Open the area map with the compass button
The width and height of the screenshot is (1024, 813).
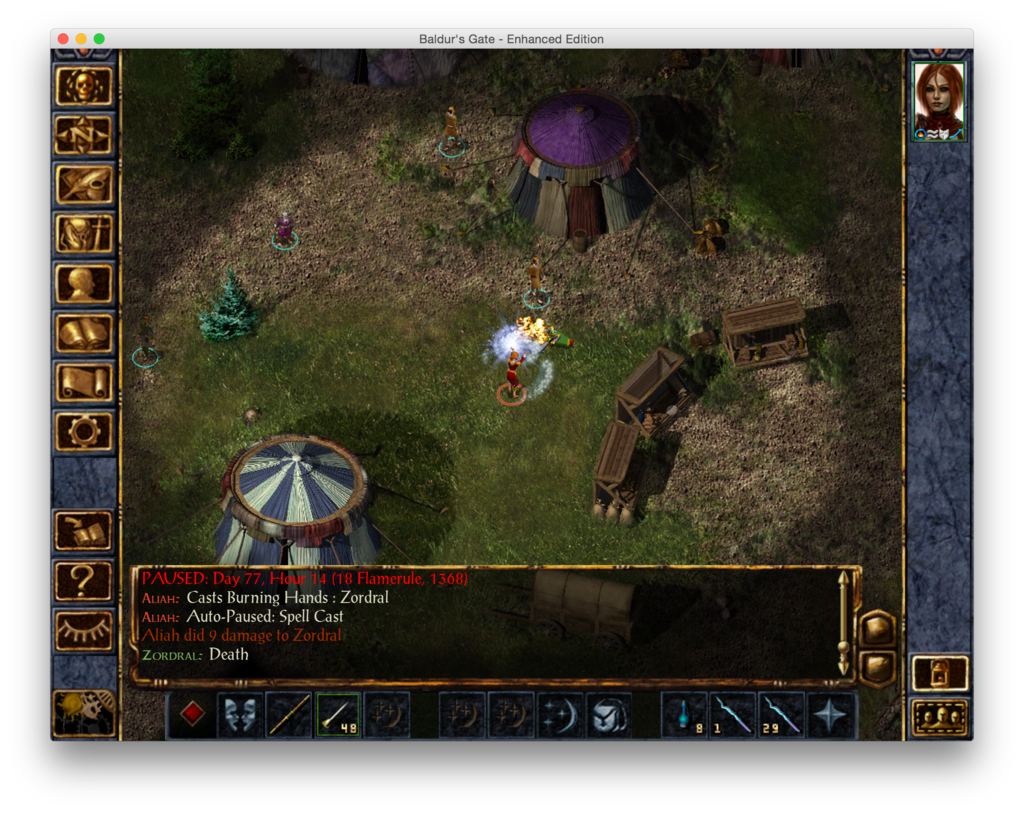point(84,135)
